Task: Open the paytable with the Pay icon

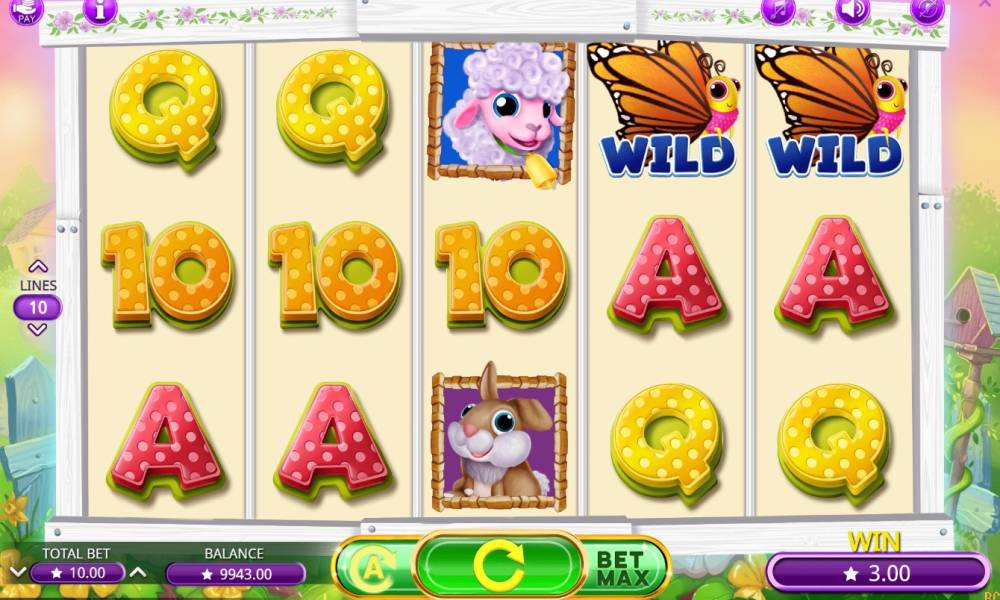Action: (x=26, y=11)
